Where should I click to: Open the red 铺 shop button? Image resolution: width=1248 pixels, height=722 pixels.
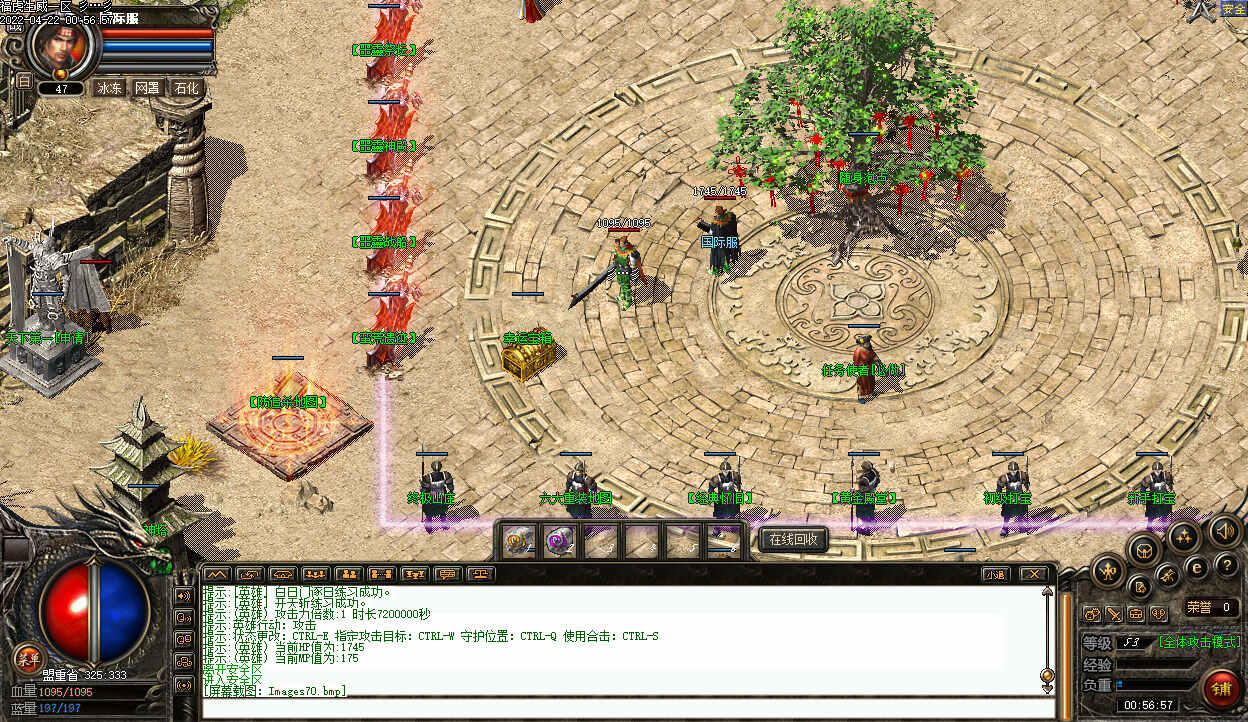click(1221, 690)
